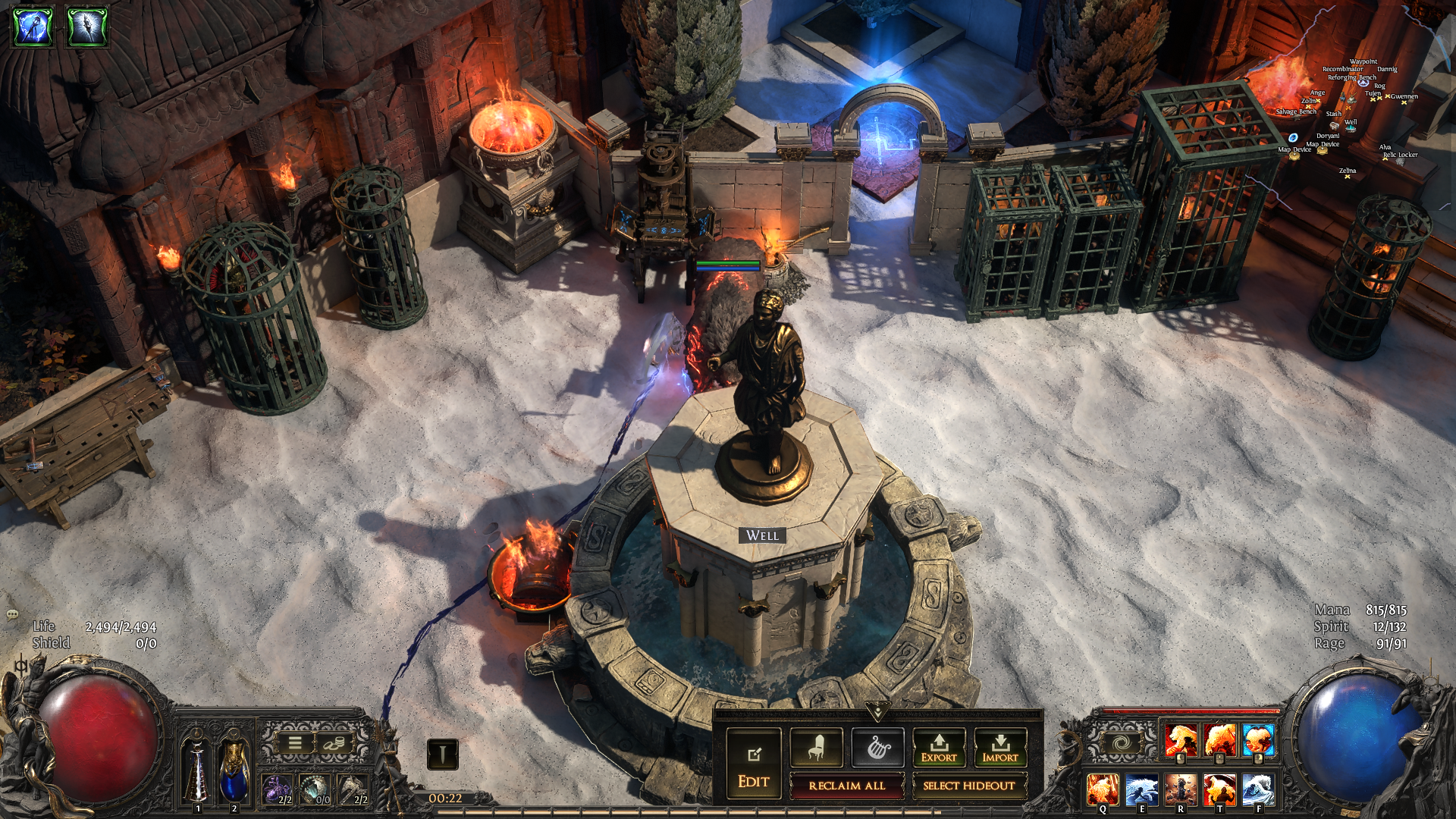Open Select Hideout

(x=968, y=786)
